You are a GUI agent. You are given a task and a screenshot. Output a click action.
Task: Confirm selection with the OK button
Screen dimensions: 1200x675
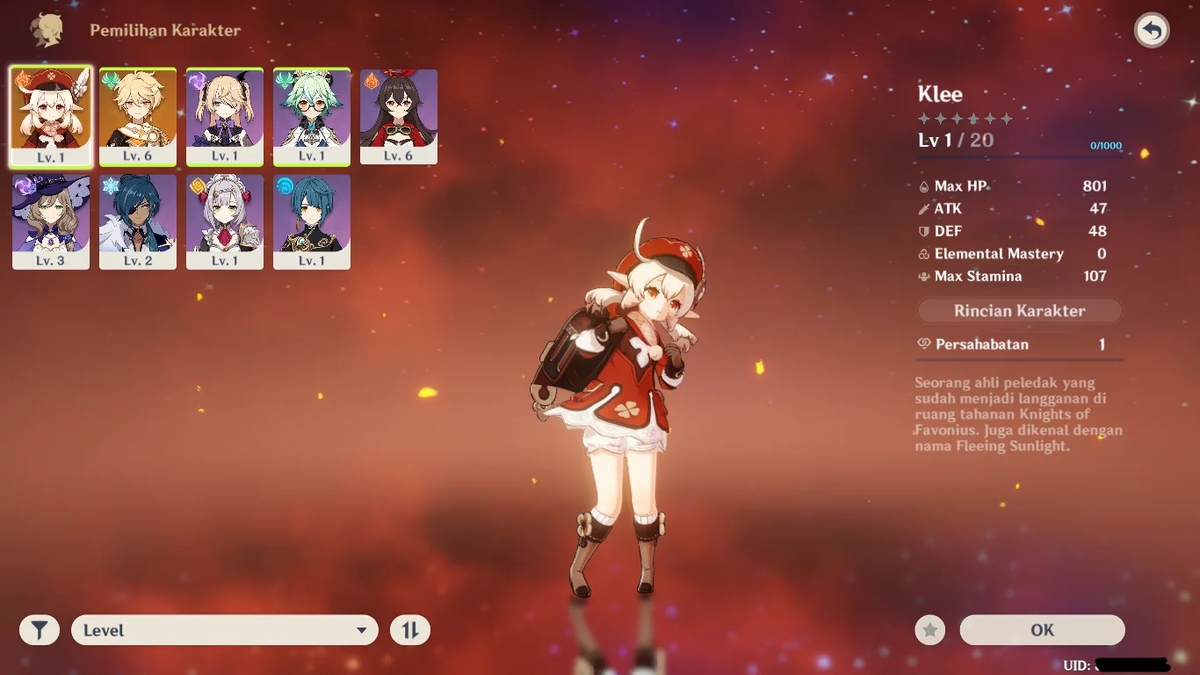tap(1042, 630)
